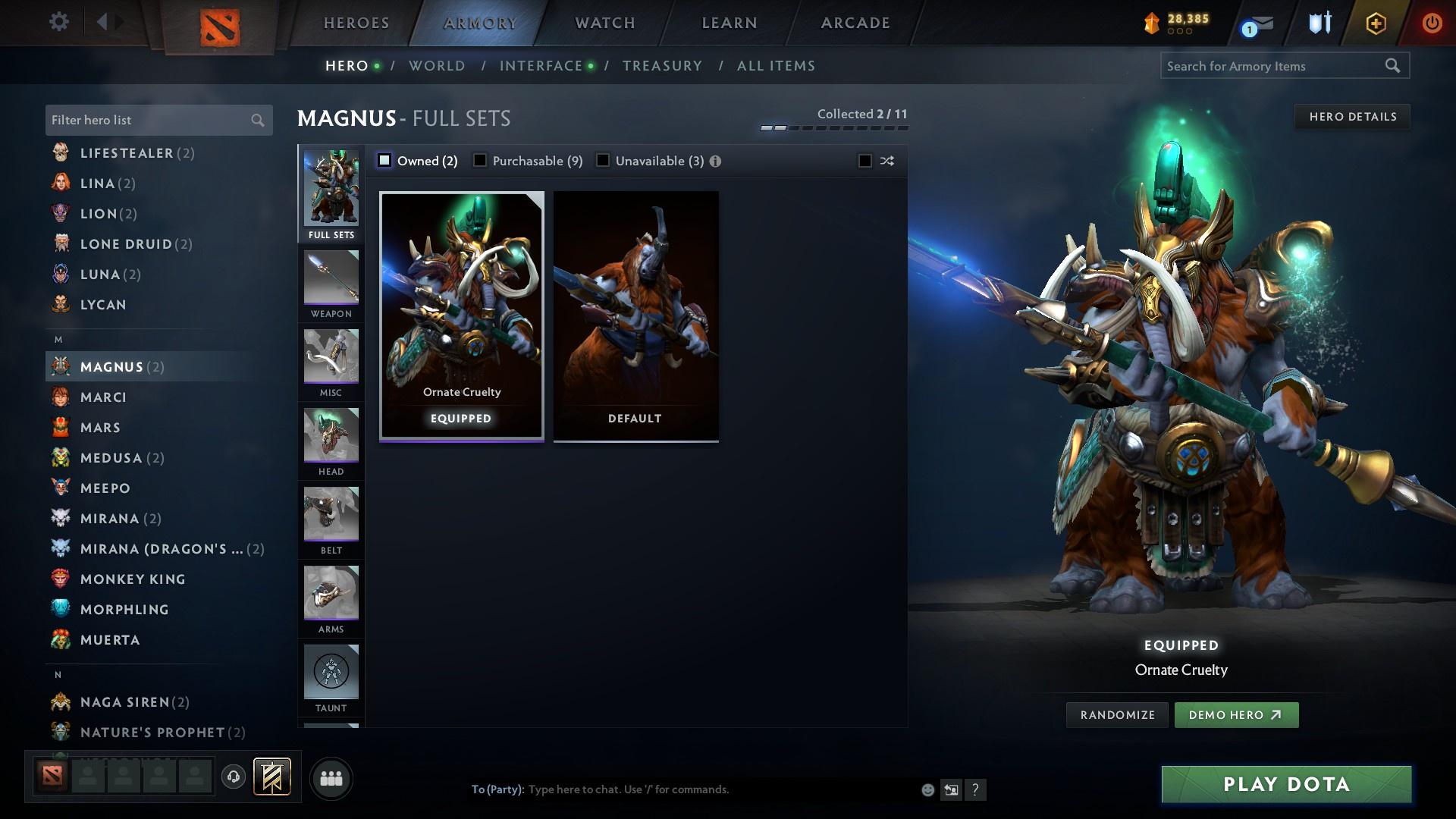Open the Dota Plus subscription icon
Screen dimensions: 1456x819
(x=1374, y=22)
